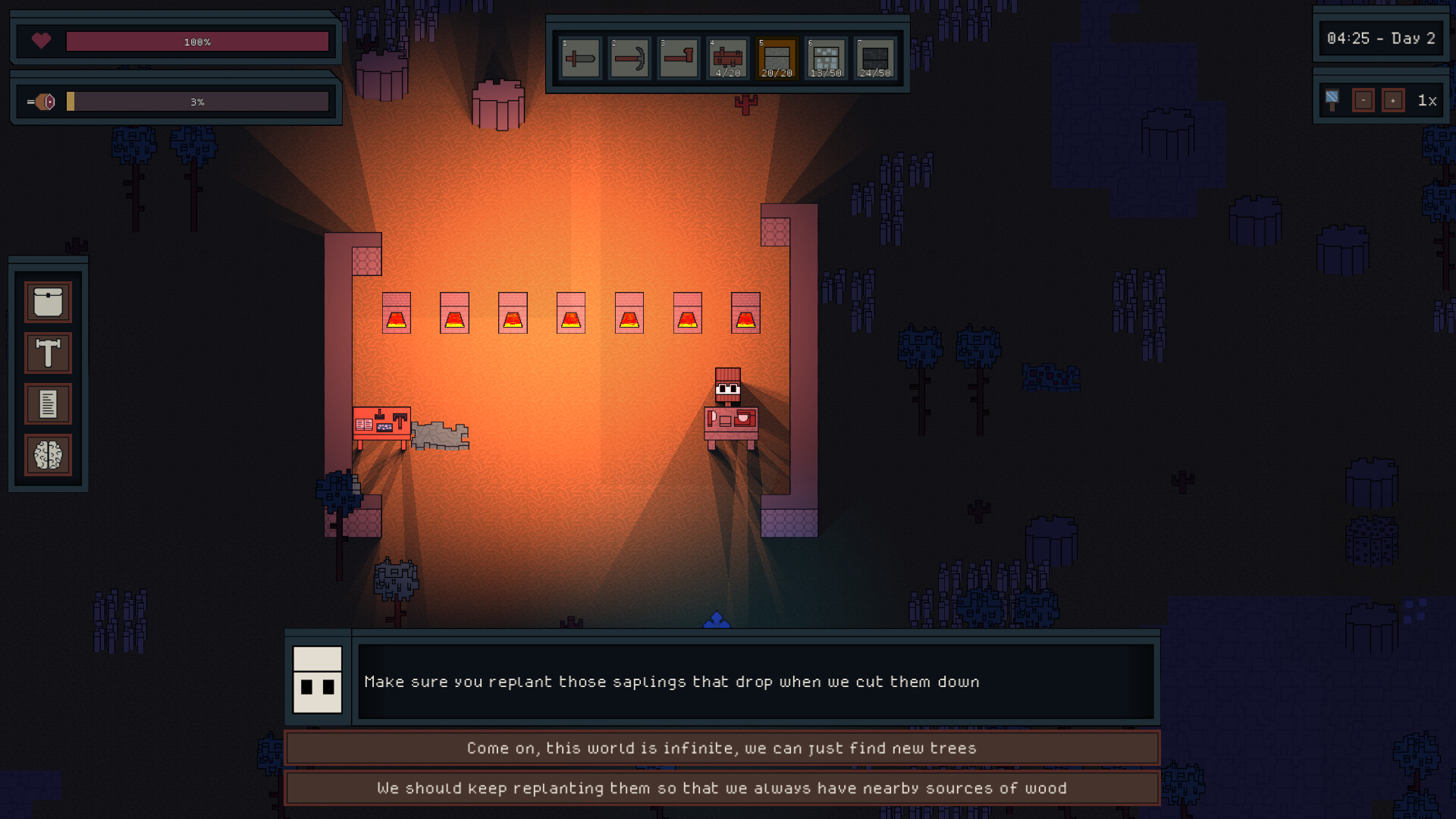This screenshot has height=819, width=1456.
Task: Open the brain skills panel
Action: pyautogui.click(x=48, y=455)
